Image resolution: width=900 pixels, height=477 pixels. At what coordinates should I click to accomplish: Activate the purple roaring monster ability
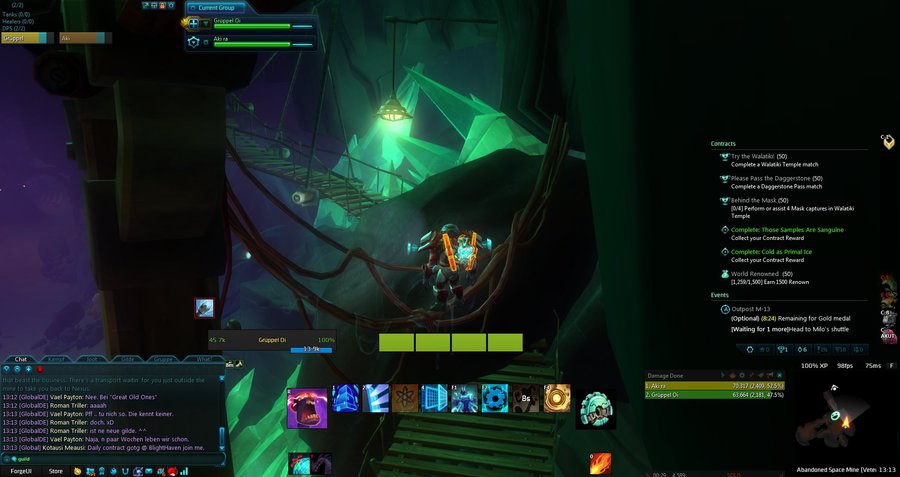coord(307,408)
